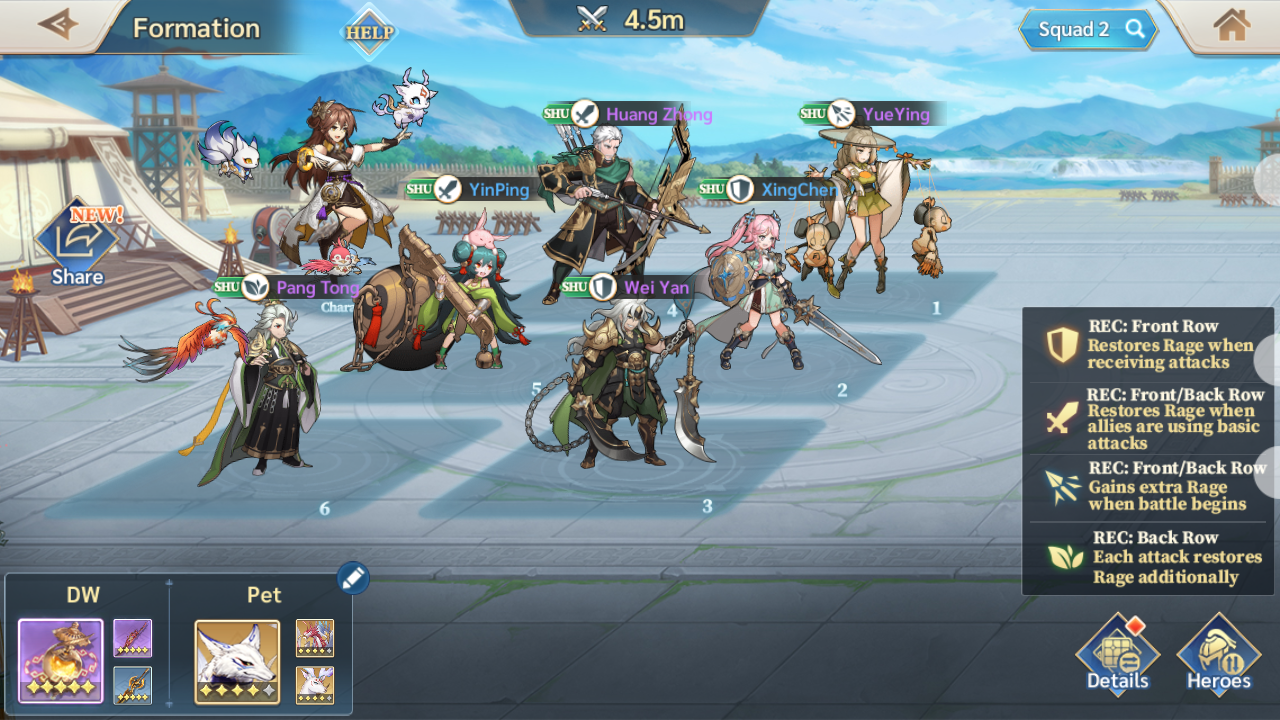This screenshot has height=720, width=1280.
Task: Edit the DW and Pet loadout
Action: pos(353,577)
